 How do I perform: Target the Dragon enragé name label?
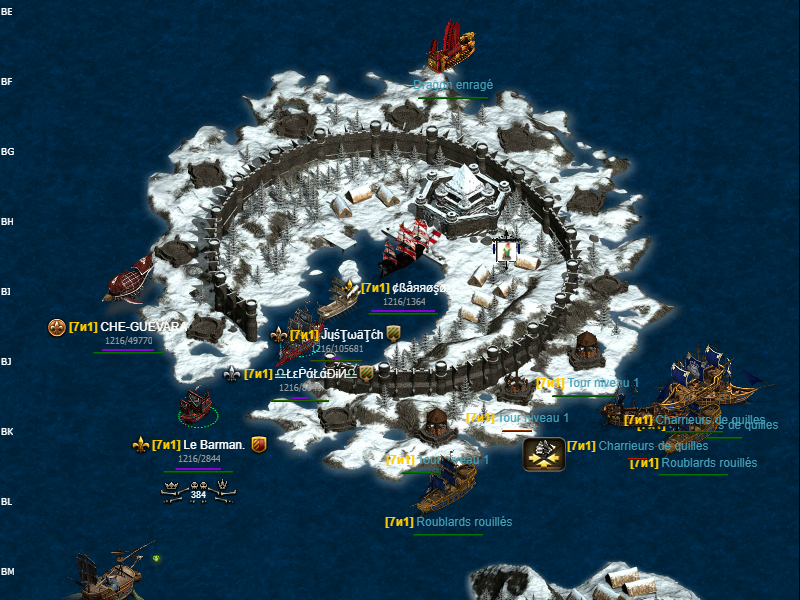pos(452,86)
